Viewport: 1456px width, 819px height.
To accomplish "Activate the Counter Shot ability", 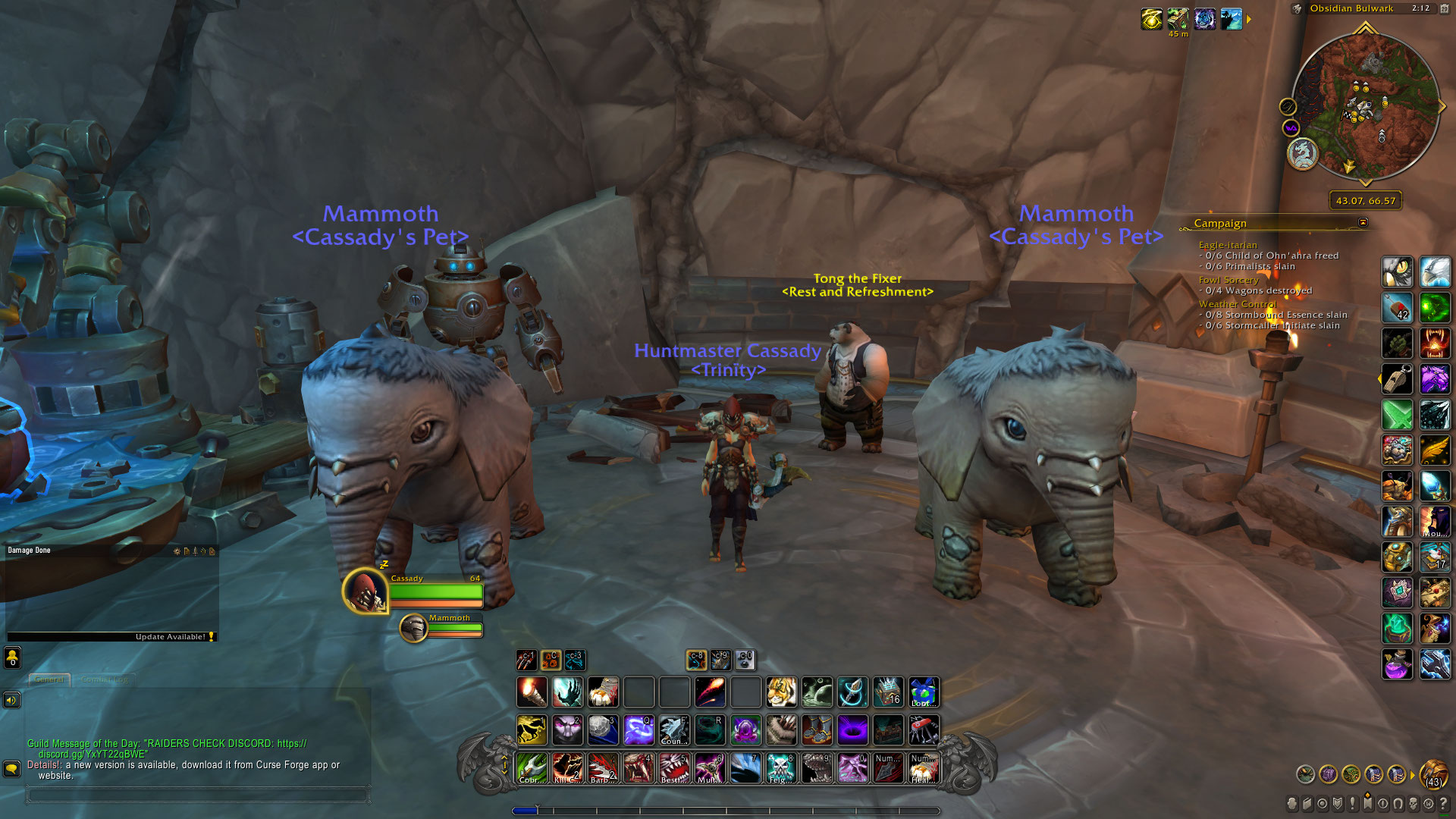I will coord(673,730).
